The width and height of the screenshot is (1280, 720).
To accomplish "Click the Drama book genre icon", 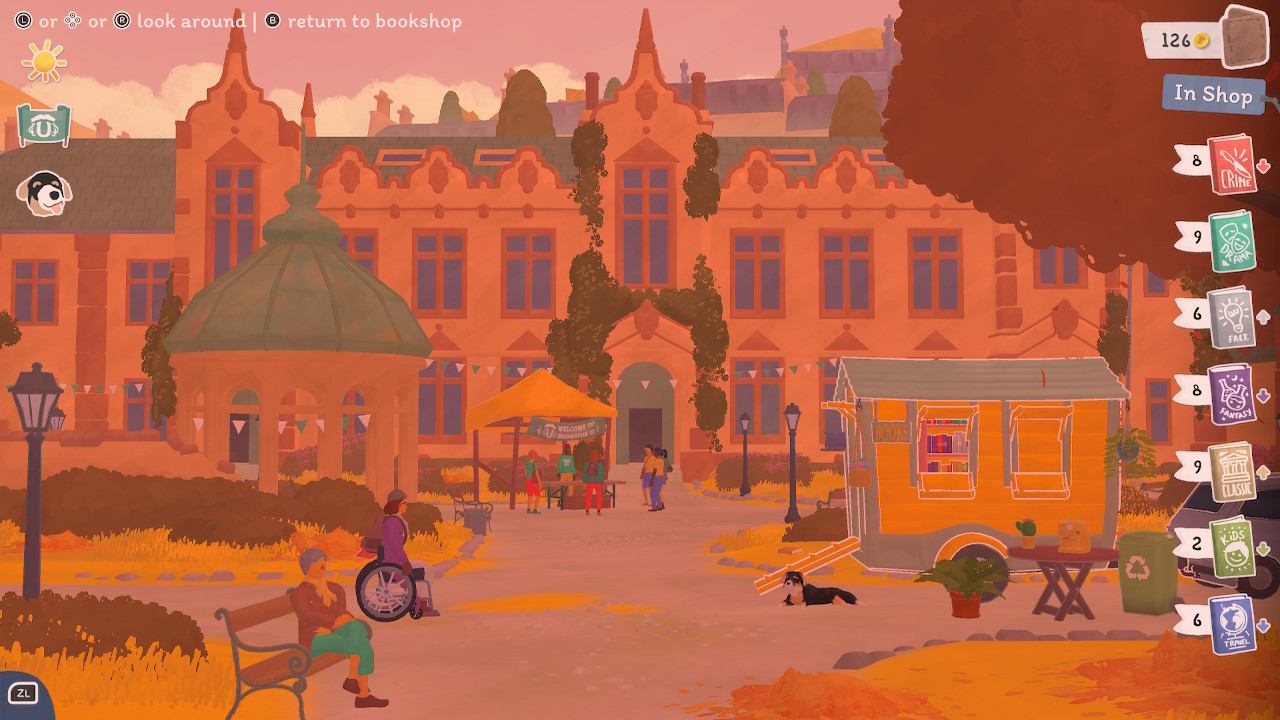I will tap(1232, 243).
